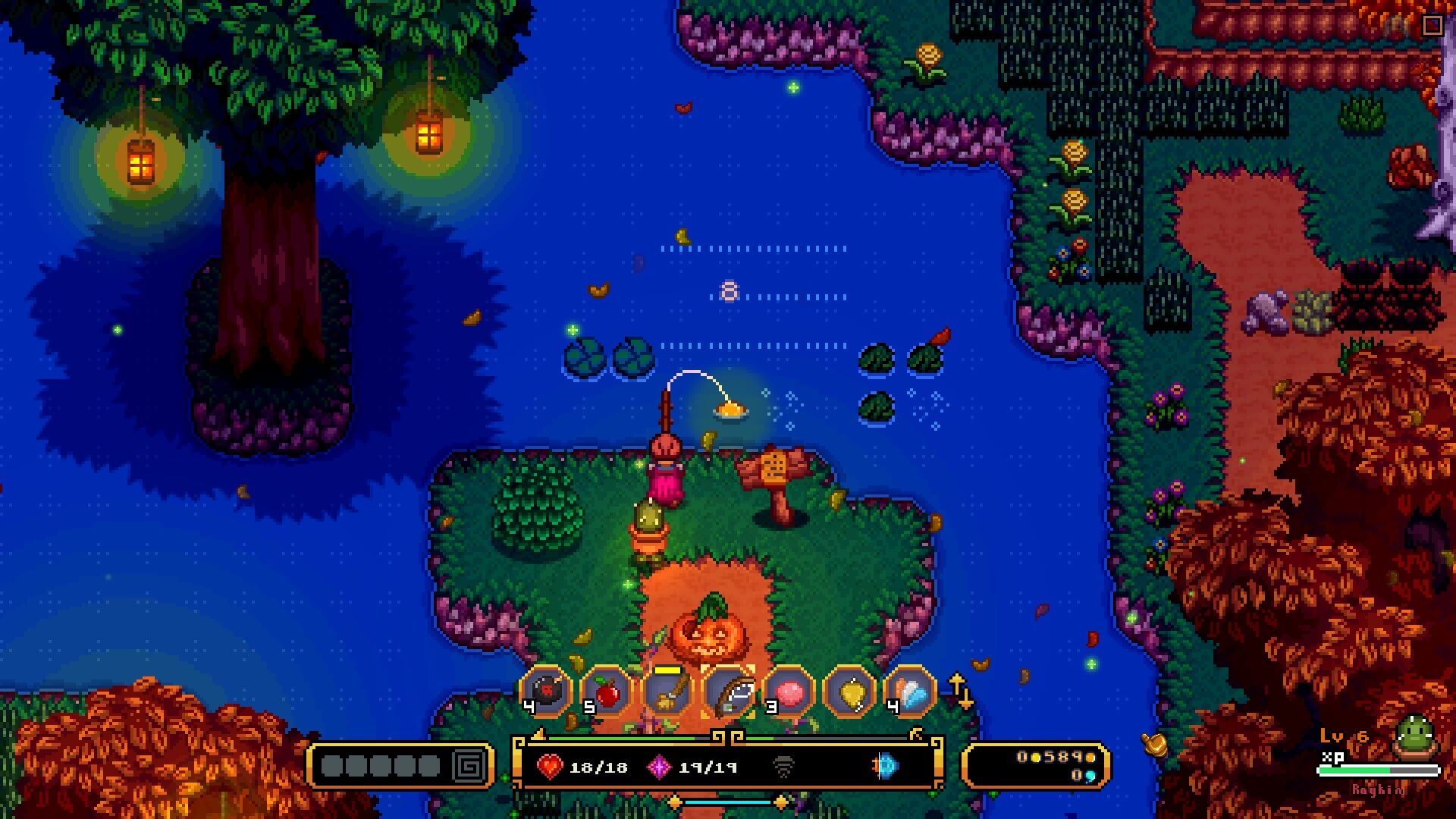Select the red apple hotbar slot
1456x819 pixels.
click(607, 691)
